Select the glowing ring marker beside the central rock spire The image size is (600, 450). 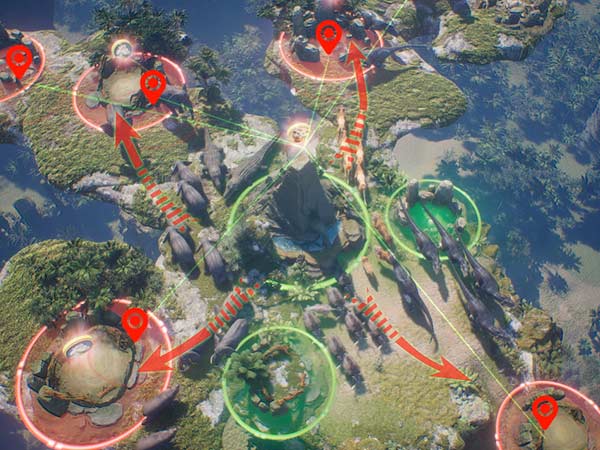tap(298, 131)
